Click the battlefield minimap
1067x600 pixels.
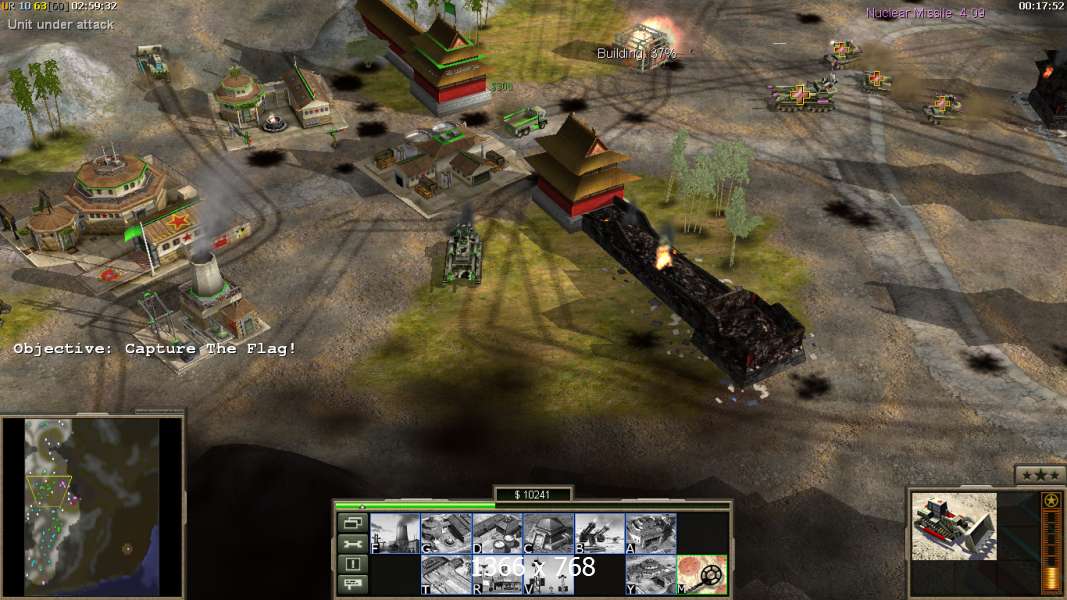pyautogui.click(x=92, y=503)
